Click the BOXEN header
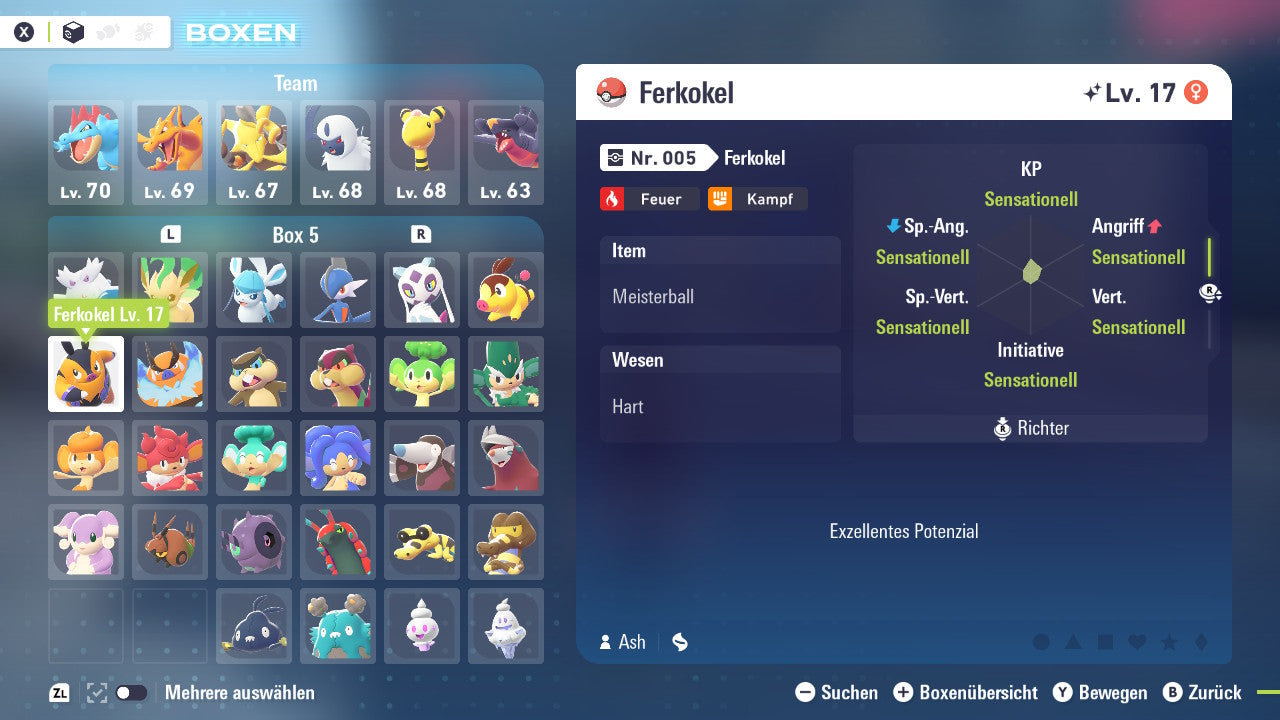The image size is (1280, 720). tap(243, 33)
